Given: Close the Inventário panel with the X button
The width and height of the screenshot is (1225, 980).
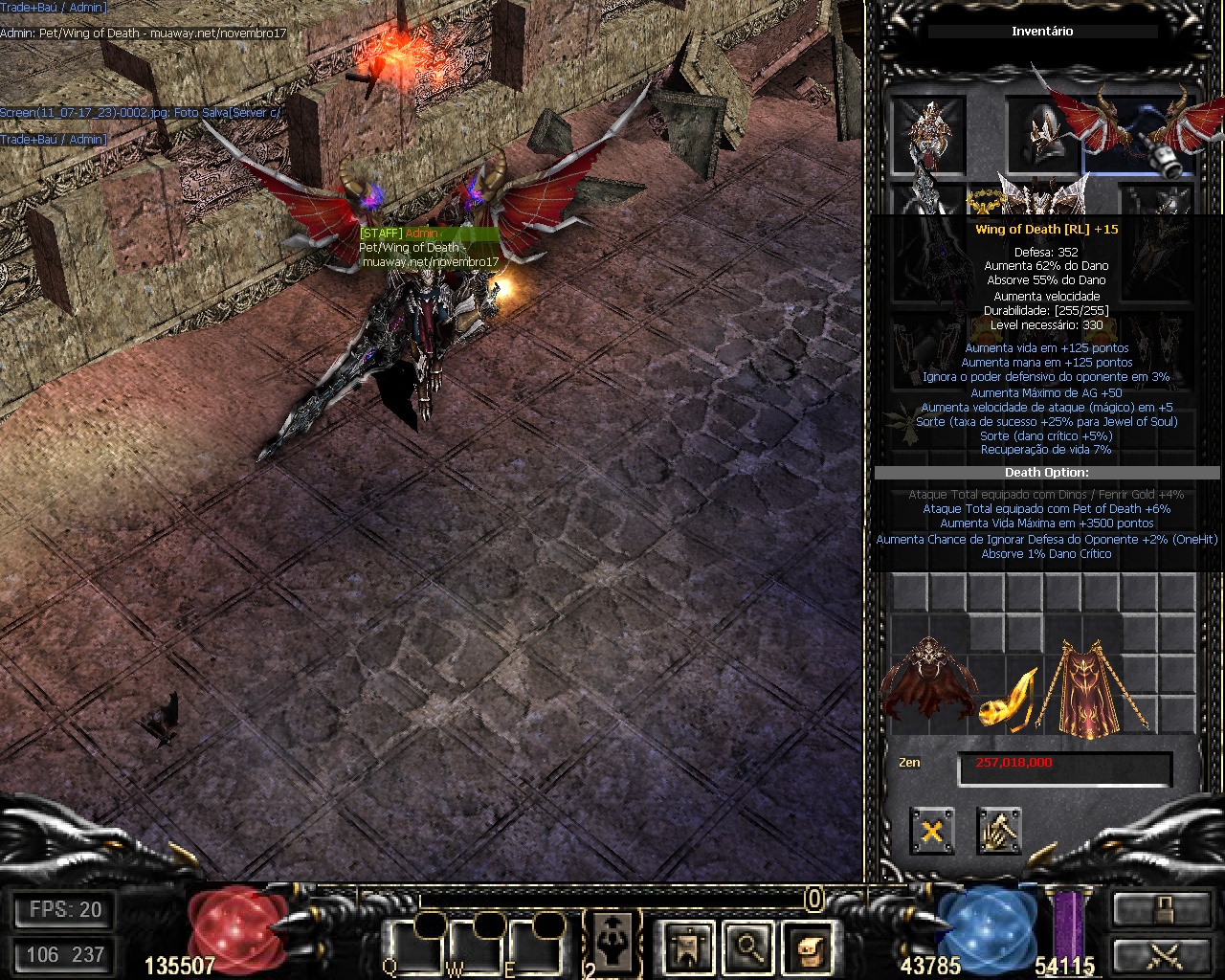Looking at the screenshot, I should (931, 831).
